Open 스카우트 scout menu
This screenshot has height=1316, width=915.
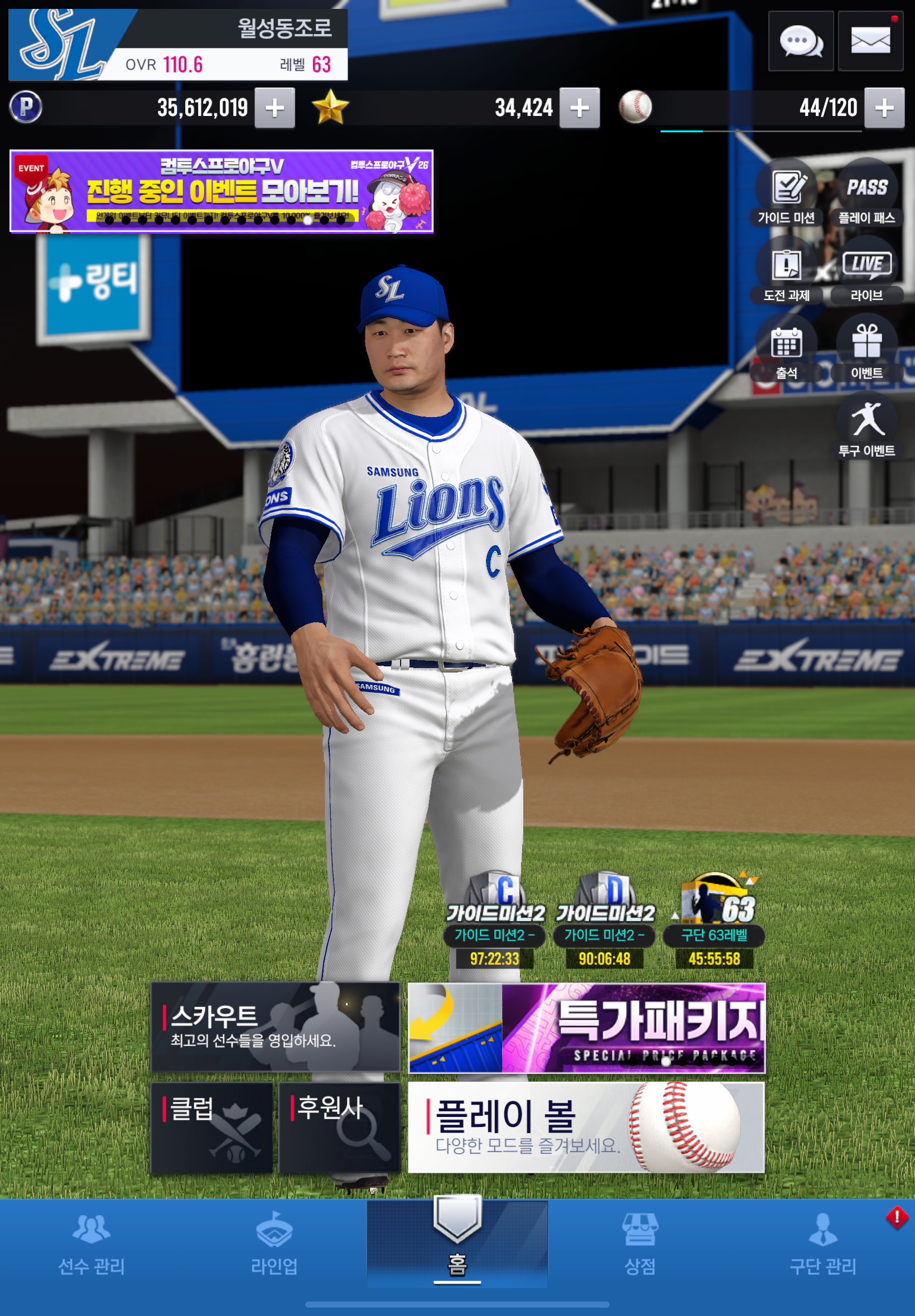275,1027
